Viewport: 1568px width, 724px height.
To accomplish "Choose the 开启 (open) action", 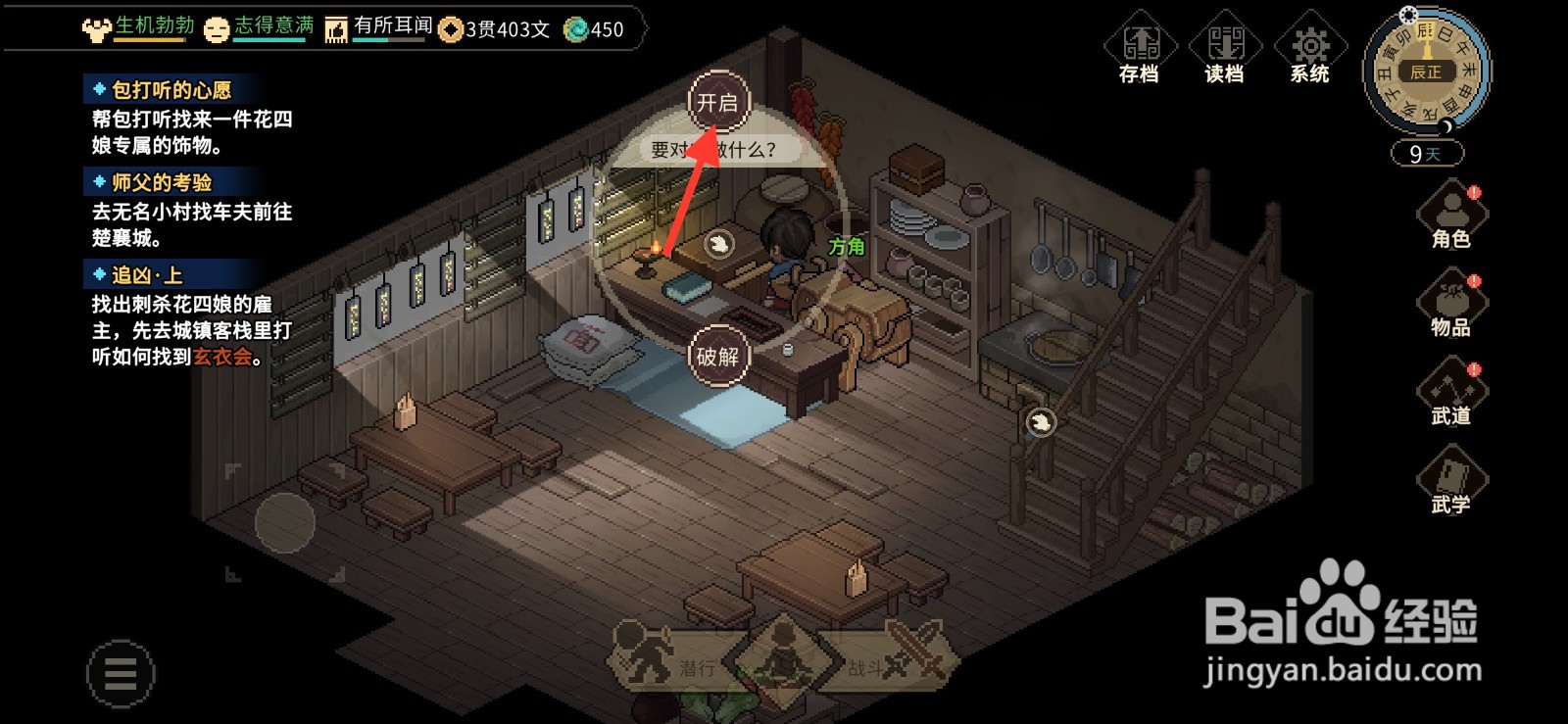I will pyautogui.click(x=718, y=102).
